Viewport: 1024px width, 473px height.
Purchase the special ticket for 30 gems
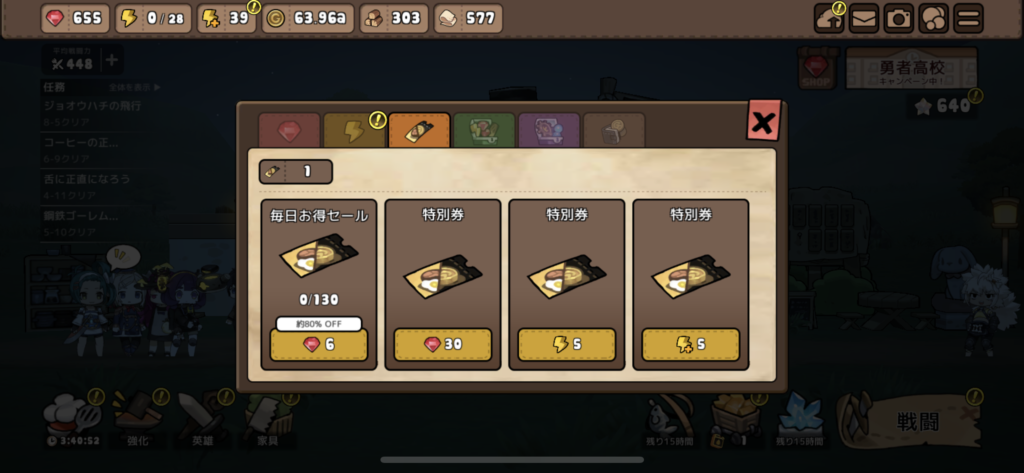point(443,344)
